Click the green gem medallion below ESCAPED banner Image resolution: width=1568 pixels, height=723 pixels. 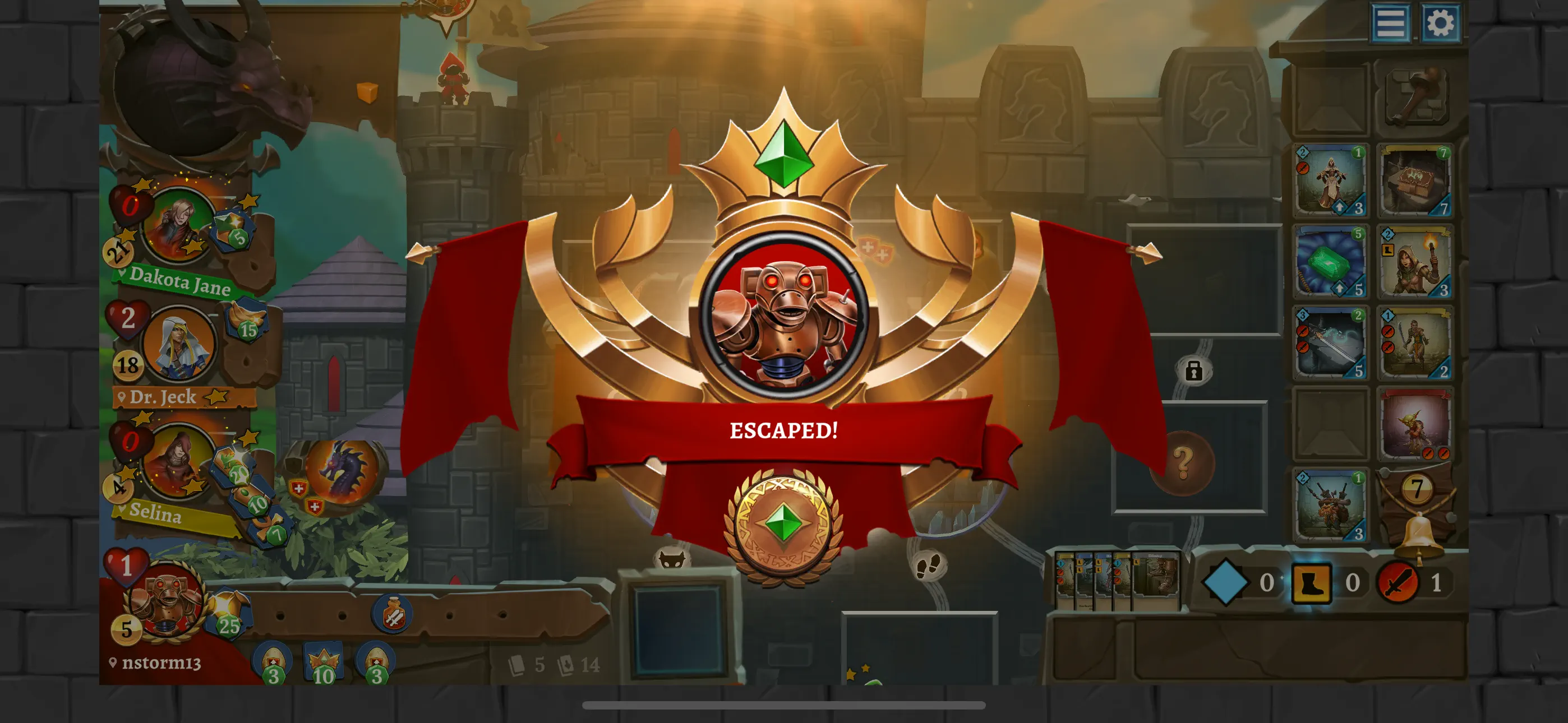click(x=785, y=523)
